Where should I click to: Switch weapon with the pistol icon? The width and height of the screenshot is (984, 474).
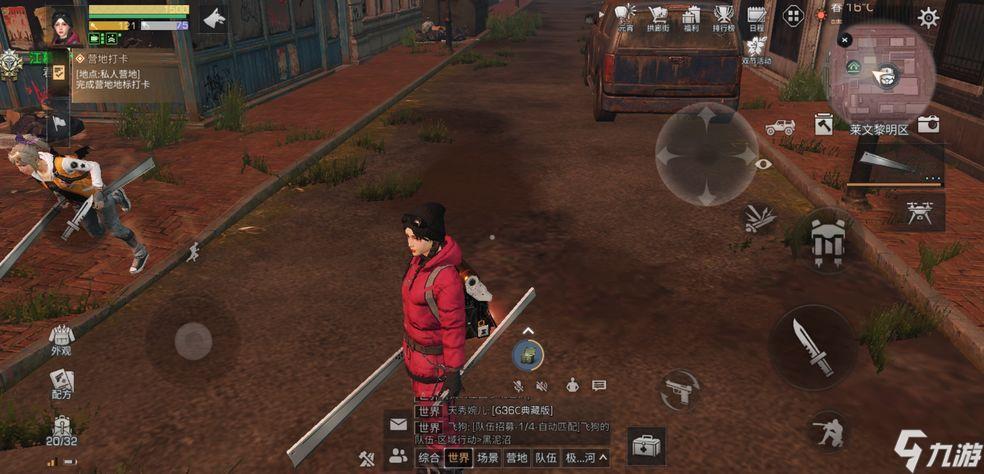tap(680, 389)
